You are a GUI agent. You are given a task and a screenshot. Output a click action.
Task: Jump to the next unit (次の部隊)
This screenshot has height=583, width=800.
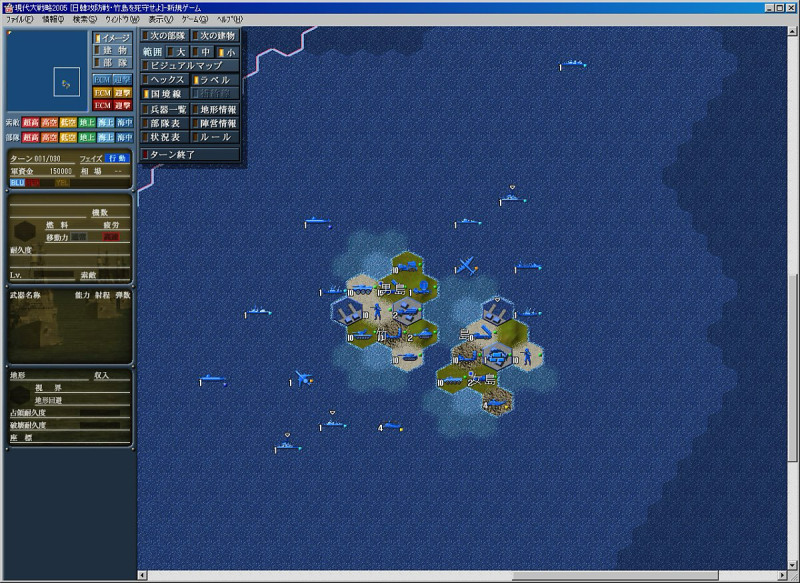pyautogui.click(x=165, y=36)
